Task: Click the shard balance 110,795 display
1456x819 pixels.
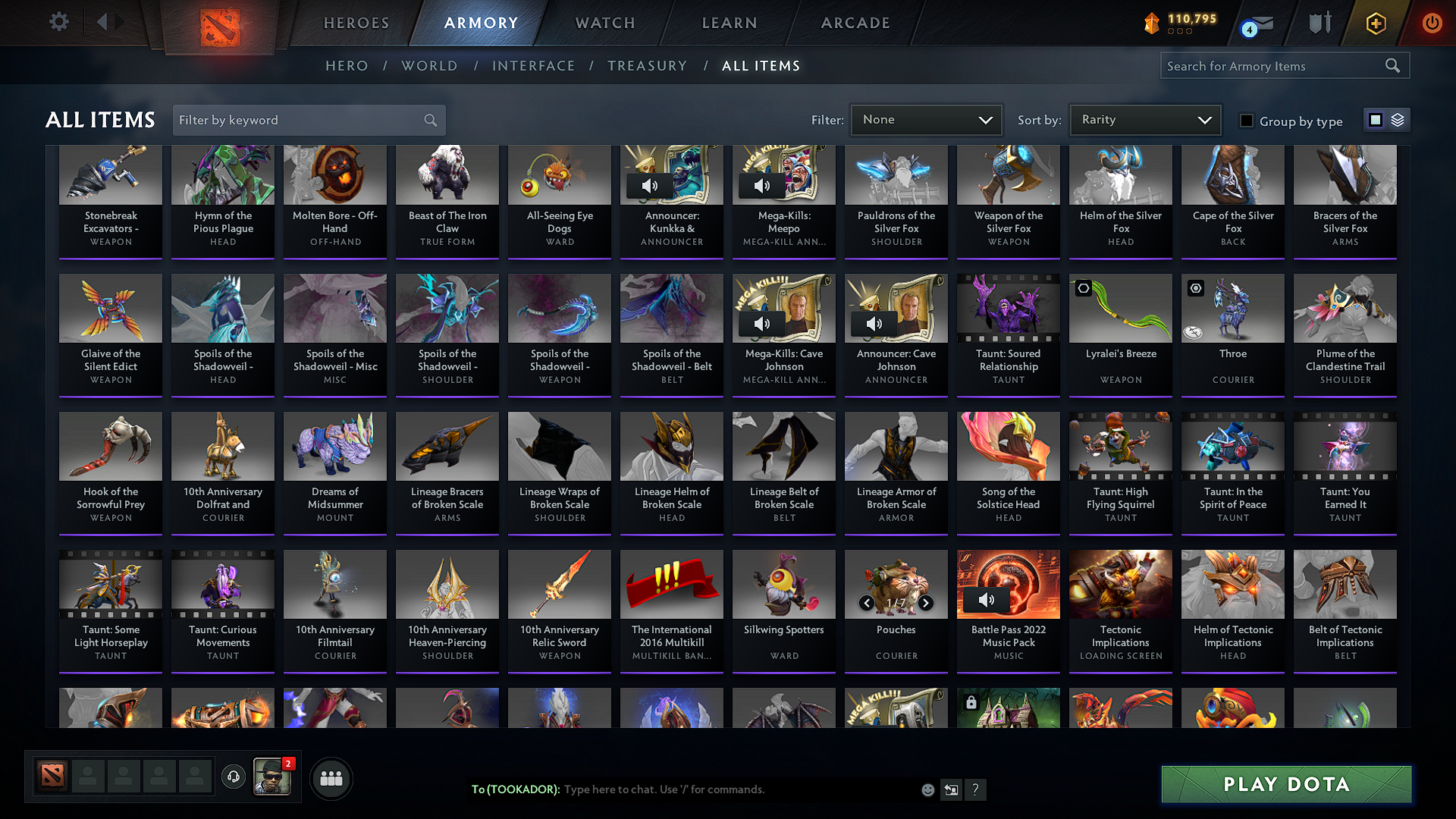Action: click(x=1181, y=20)
